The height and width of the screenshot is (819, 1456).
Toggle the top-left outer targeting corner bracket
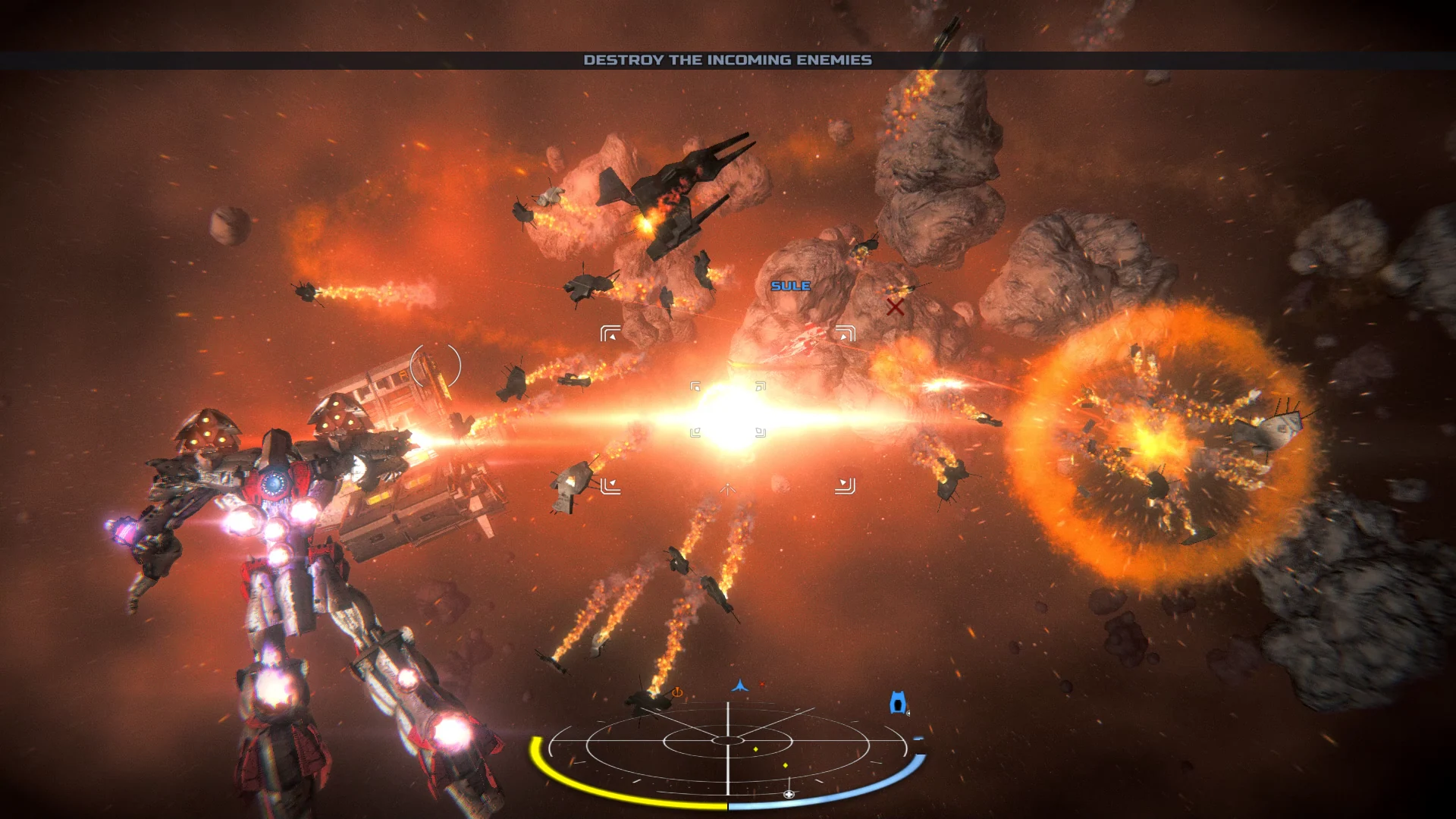610,334
